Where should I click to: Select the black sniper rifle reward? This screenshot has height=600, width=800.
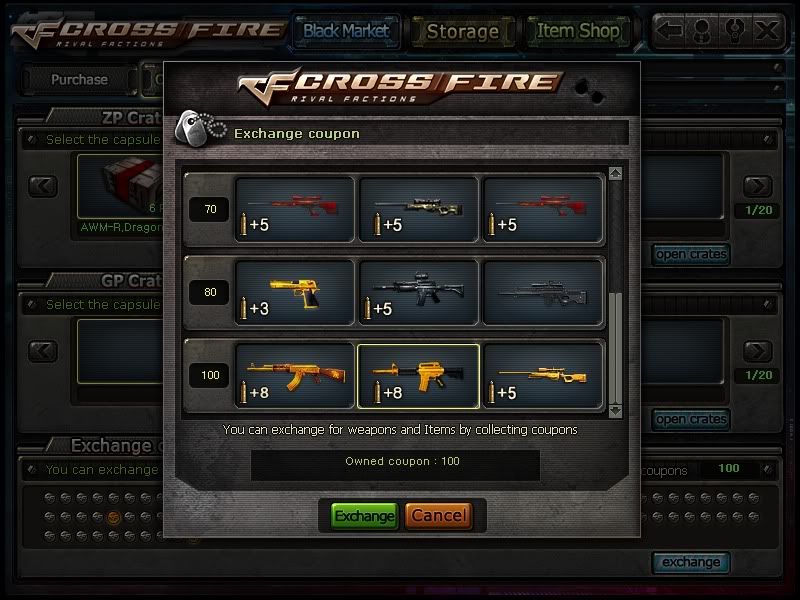pos(542,292)
